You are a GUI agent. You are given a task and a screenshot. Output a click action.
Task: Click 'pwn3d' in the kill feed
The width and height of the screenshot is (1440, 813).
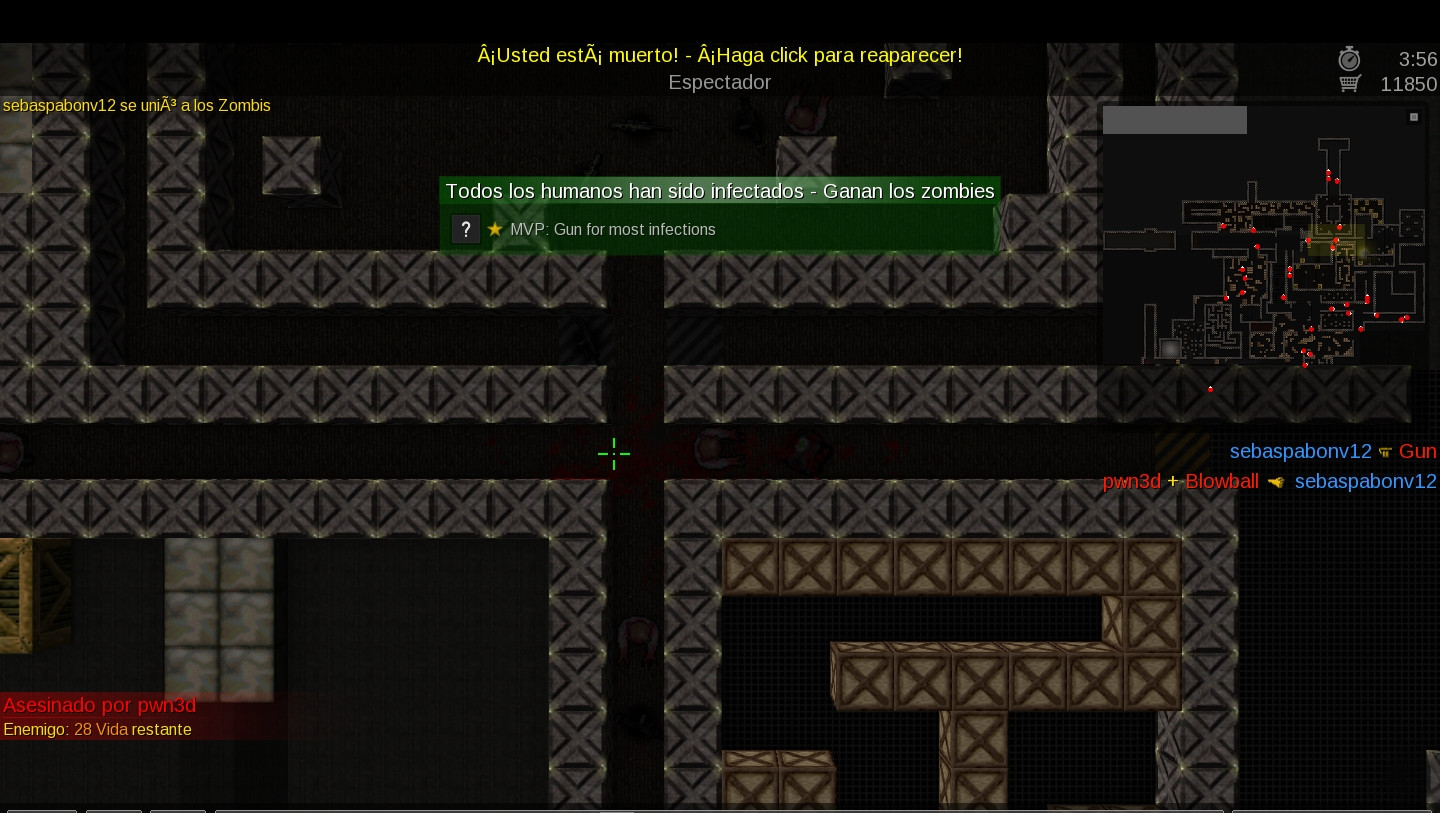click(x=1130, y=481)
